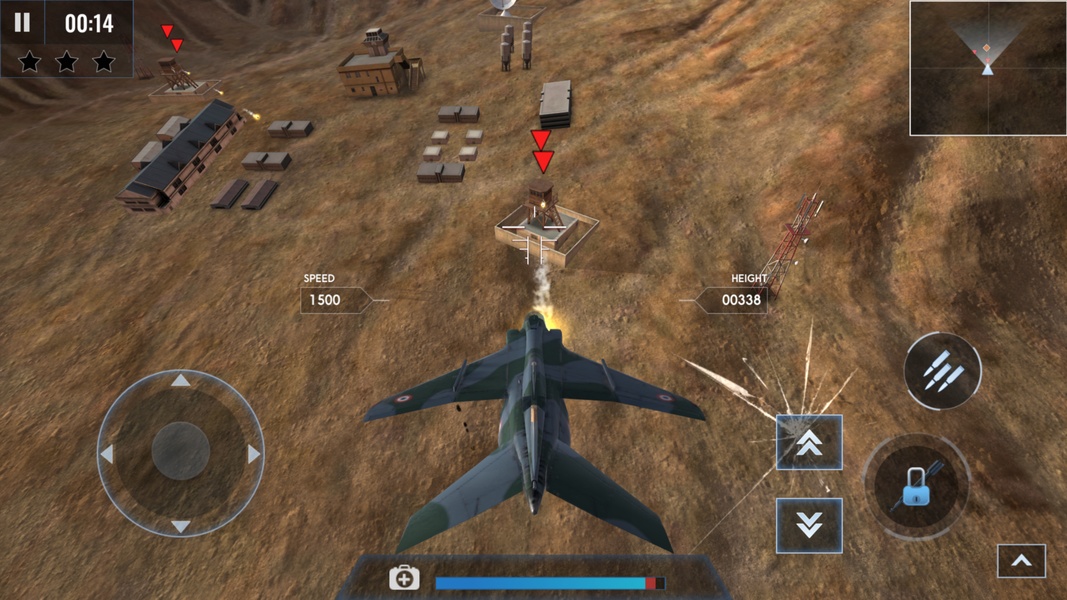
Task: Steer up with the joystick's top arrow
Action: (x=180, y=380)
